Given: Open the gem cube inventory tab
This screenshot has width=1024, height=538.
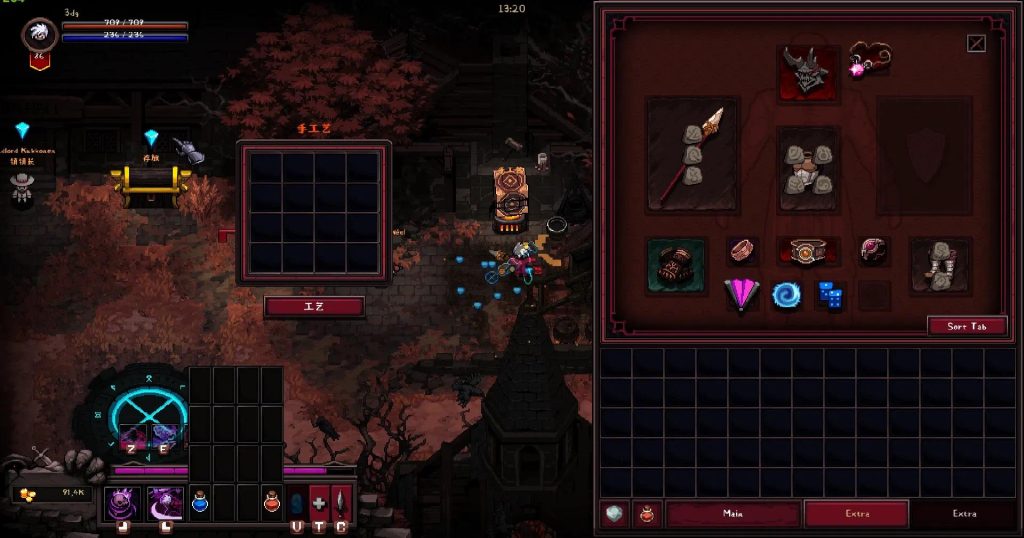Looking at the screenshot, I should point(614,514).
